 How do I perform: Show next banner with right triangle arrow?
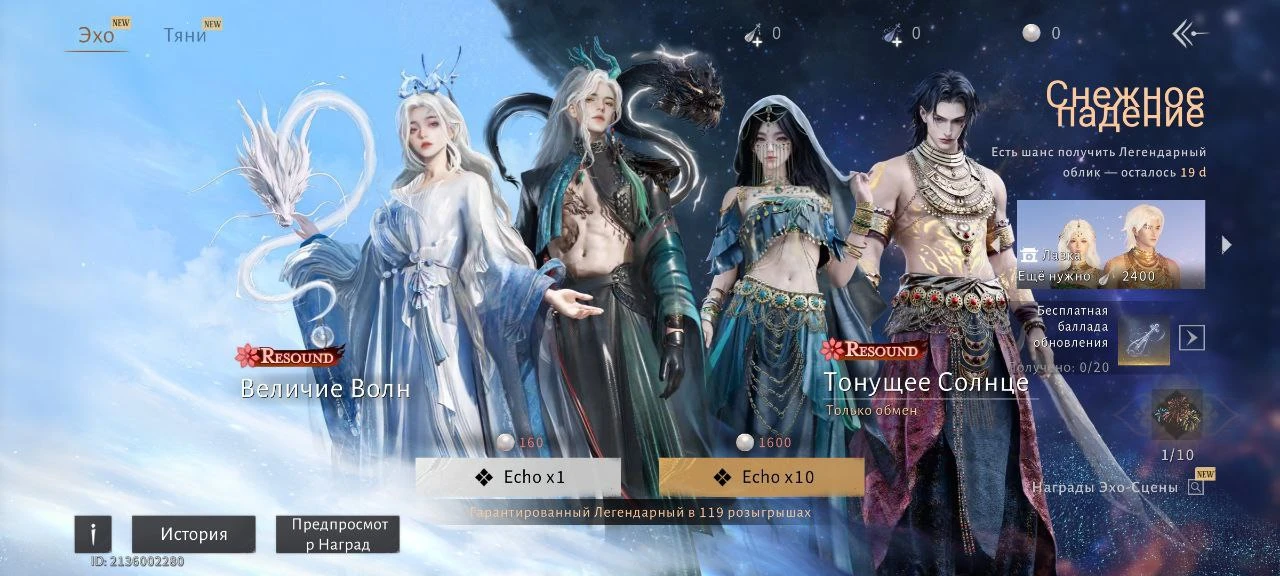click(1227, 245)
